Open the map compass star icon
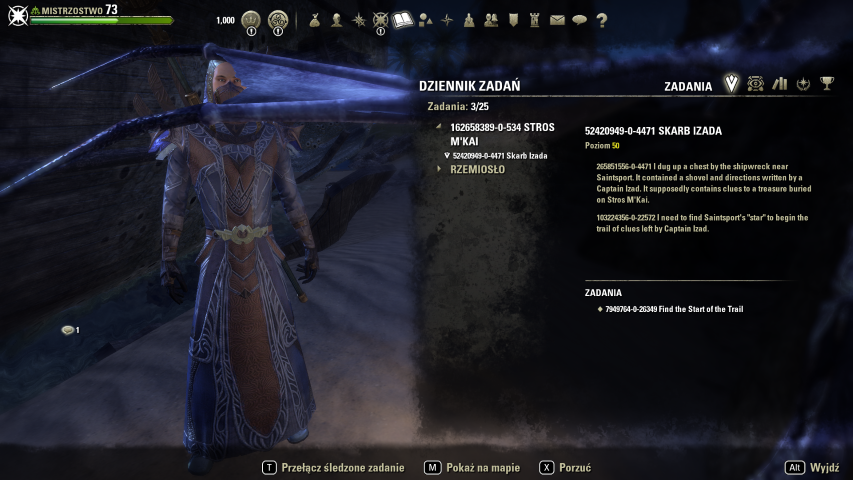This screenshot has width=853, height=480. pyautogui.click(x=447, y=19)
